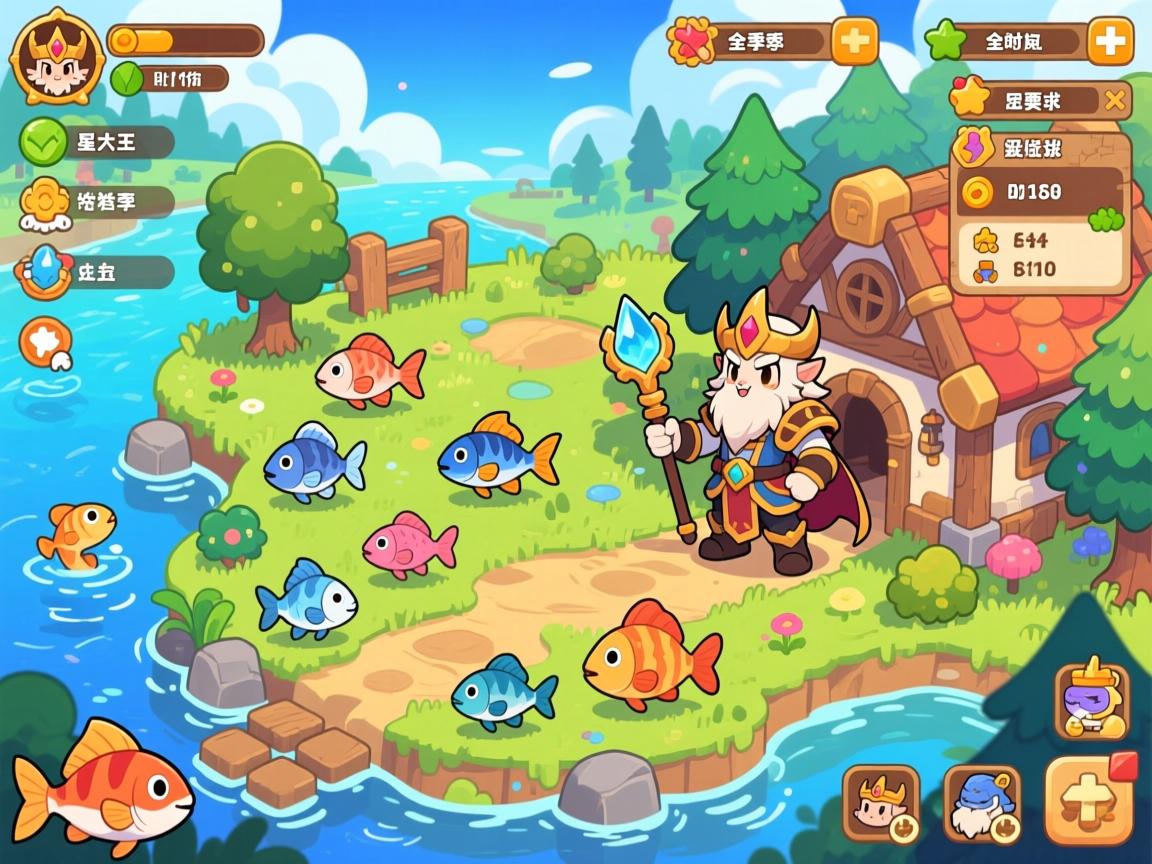This screenshot has width=1152, height=864.
Task: Add green star currency with plus button
Action: 1110,42
